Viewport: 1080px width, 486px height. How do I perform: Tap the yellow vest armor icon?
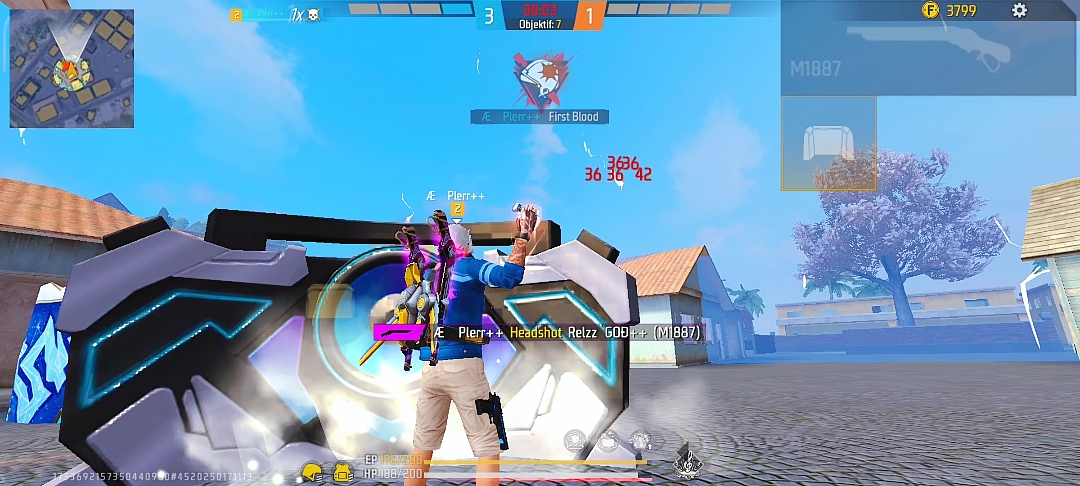point(343,472)
